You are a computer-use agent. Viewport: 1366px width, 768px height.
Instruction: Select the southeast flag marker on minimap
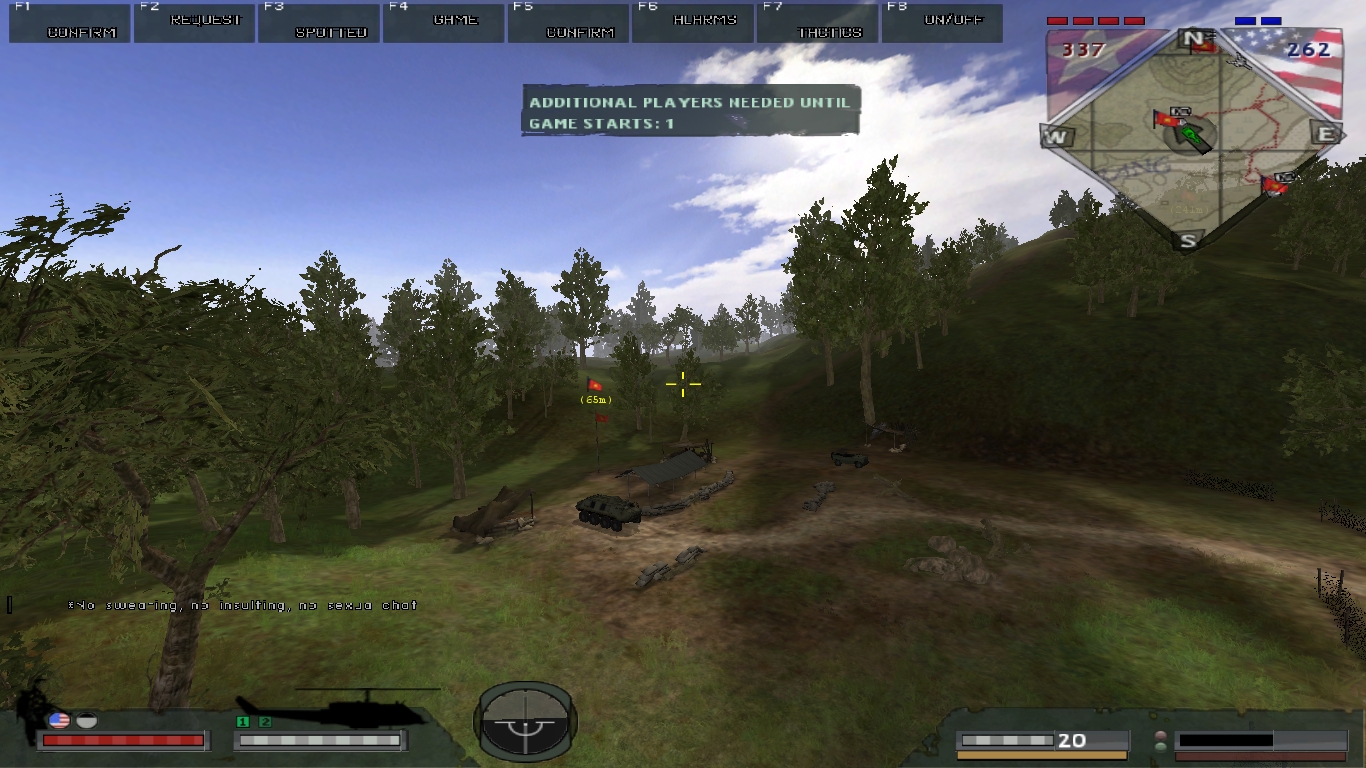click(x=1273, y=184)
